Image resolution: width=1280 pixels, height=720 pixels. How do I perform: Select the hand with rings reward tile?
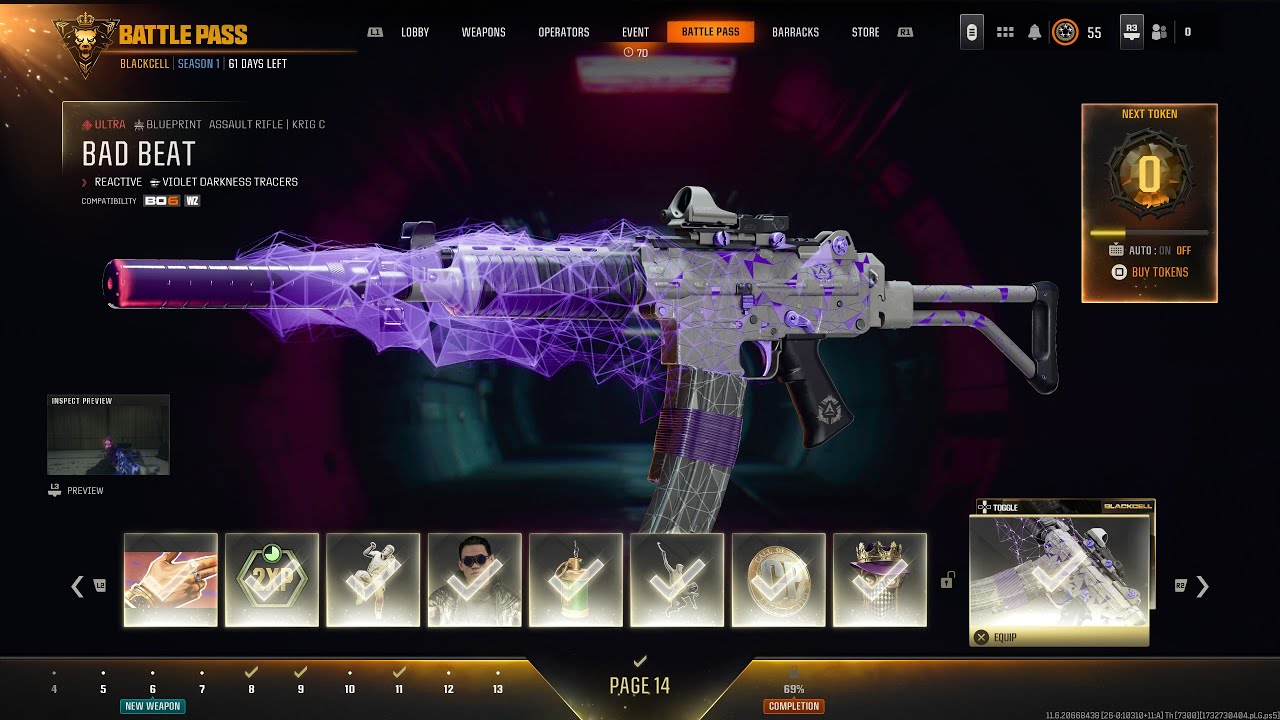[x=170, y=580]
